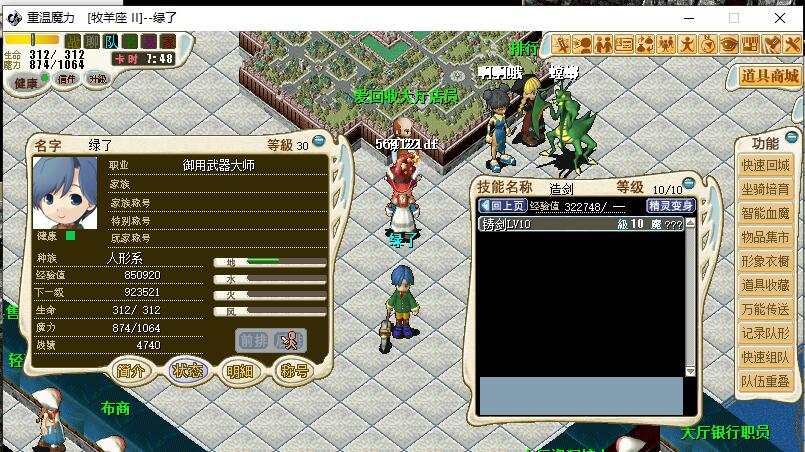This screenshot has width=805, height=452.
Task: Click the 回上页 back button in skill panel
Action: click(x=506, y=206)
